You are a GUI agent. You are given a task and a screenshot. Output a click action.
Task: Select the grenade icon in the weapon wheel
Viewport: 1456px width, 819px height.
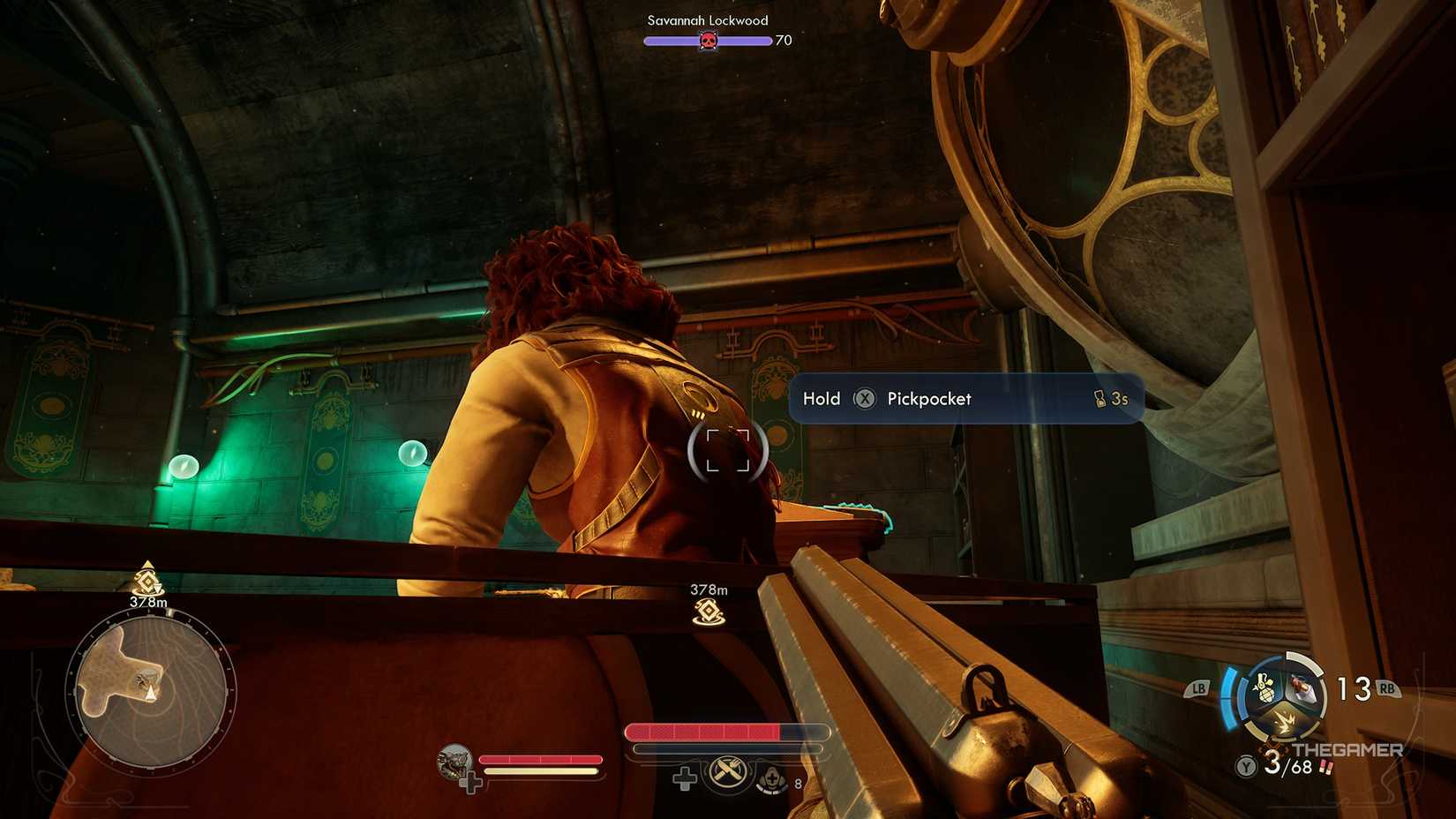(x=1264, y=687)
